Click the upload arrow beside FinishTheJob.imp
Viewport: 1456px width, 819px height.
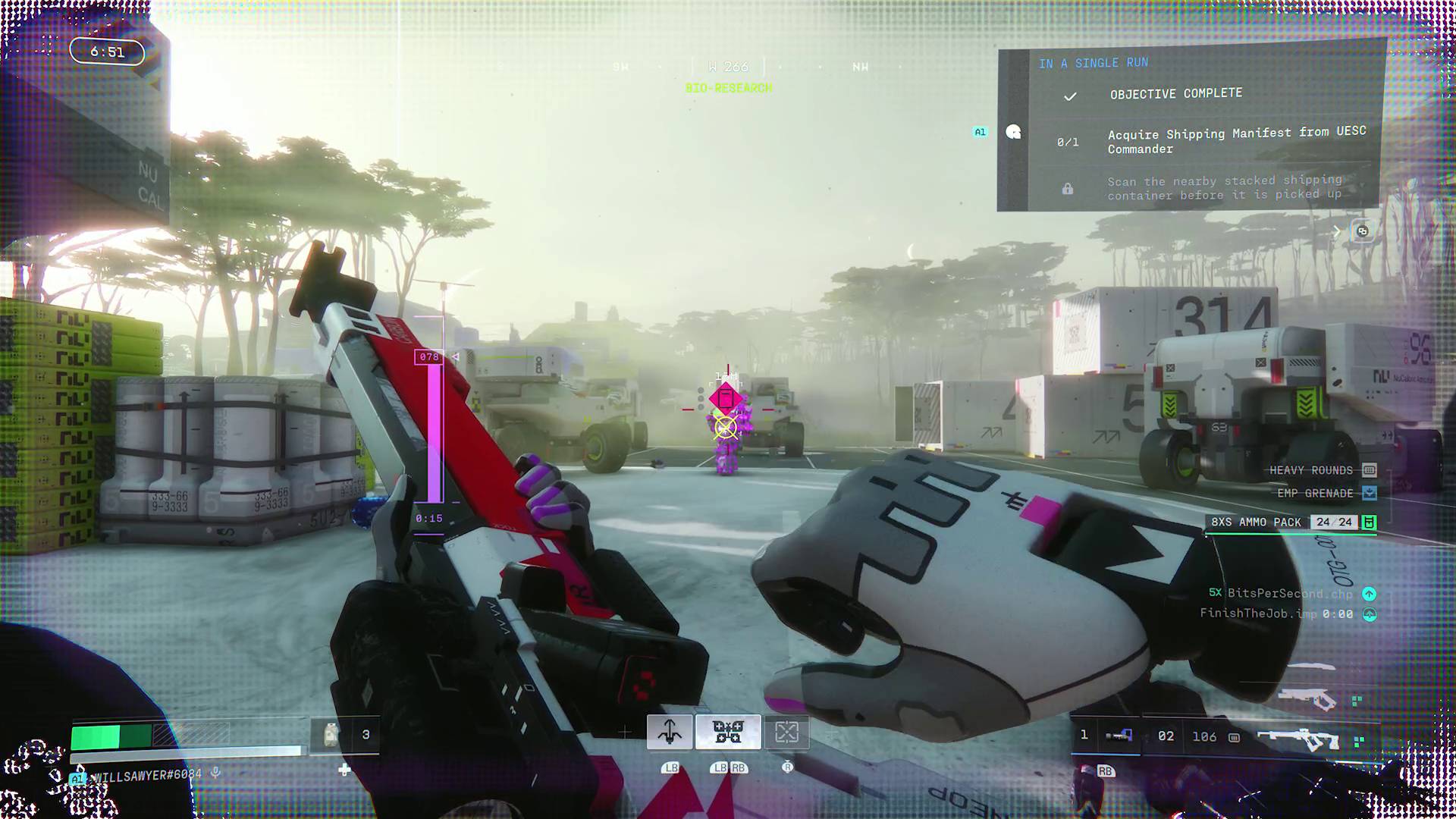(x=1370, y=616)
